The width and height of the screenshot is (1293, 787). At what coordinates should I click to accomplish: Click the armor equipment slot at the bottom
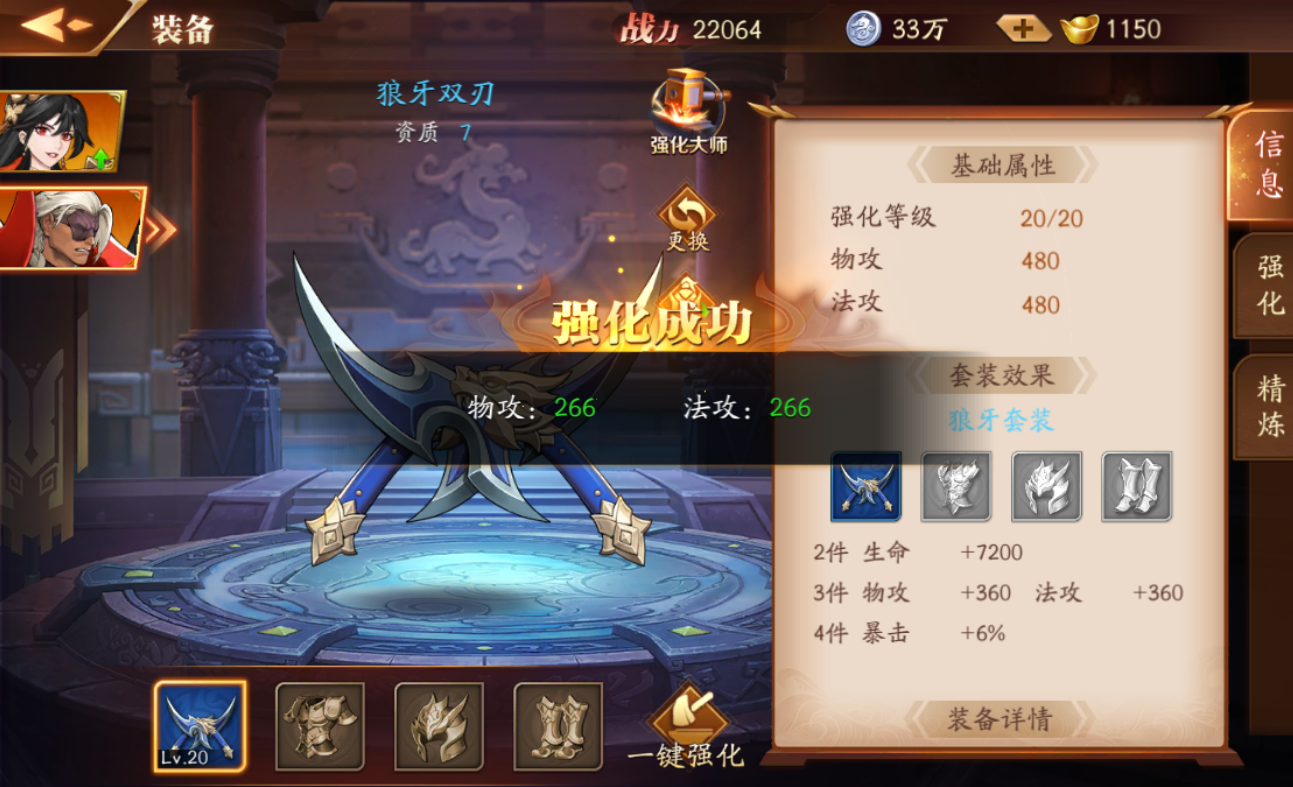click(319, 727)
